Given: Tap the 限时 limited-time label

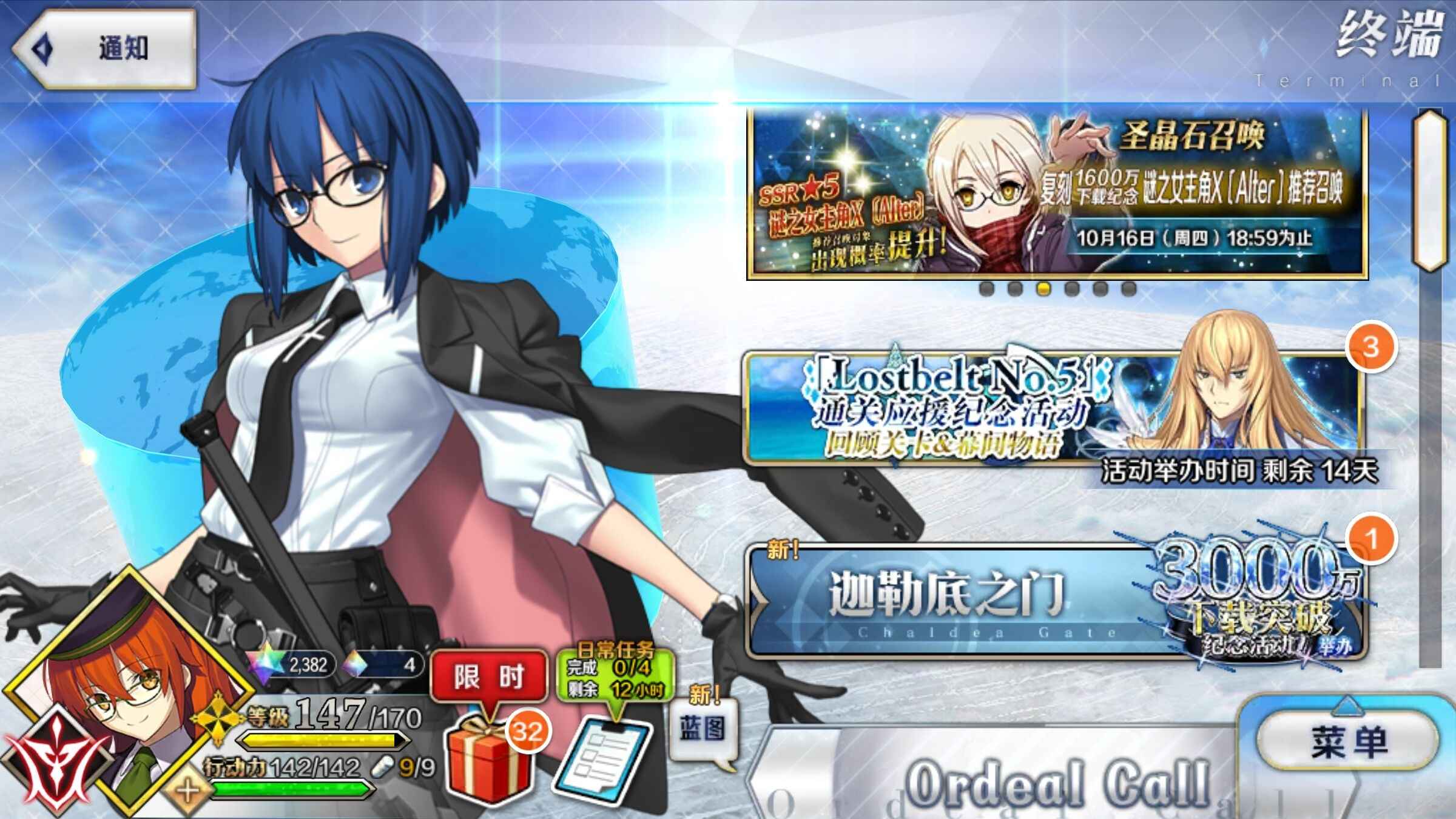Looking at the screenshot, I should click(x=488, y=676).
